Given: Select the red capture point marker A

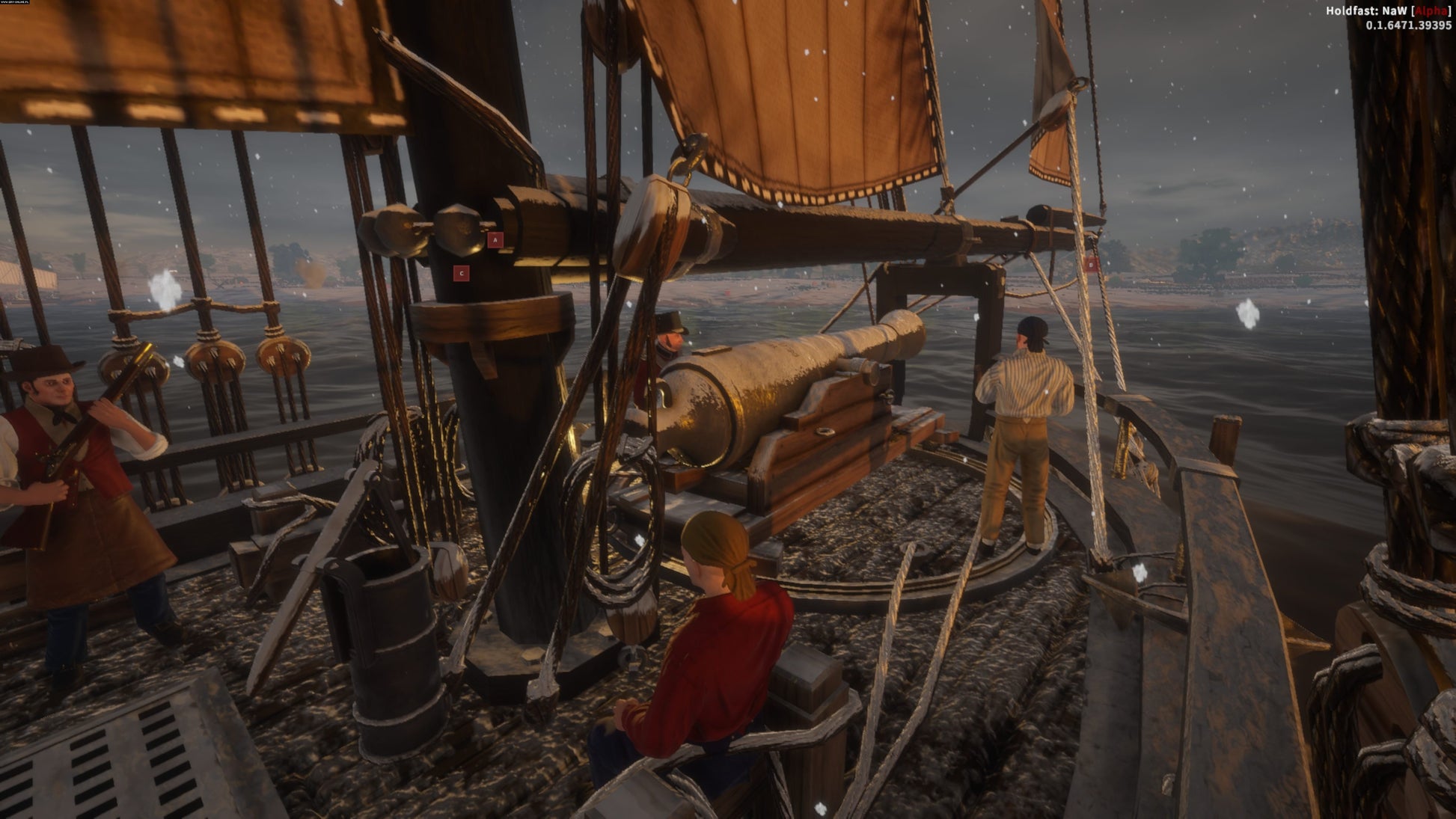Looking at the screenshot, I should coord(495,240).
